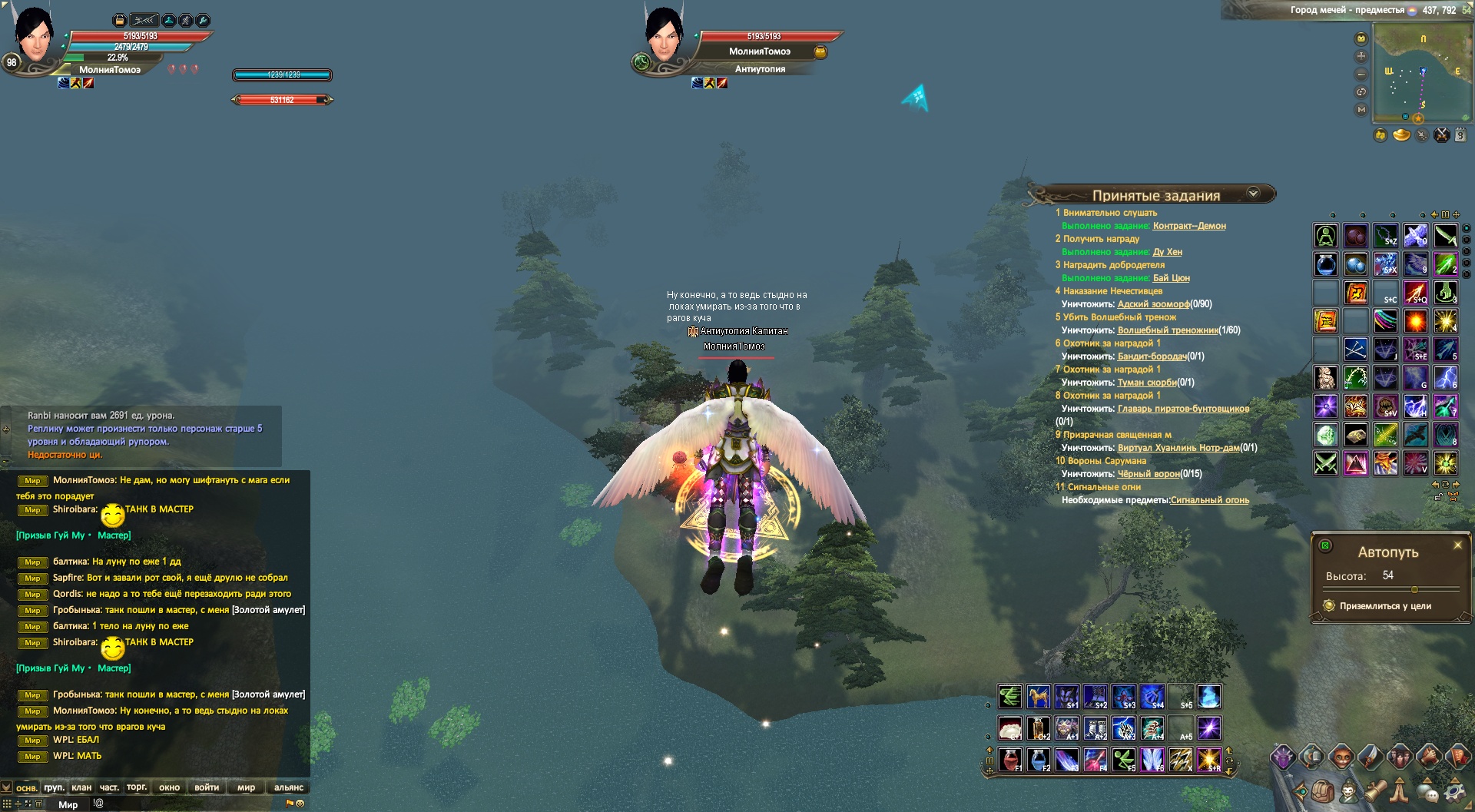
Task: Click the МолнияТомоэ target portrait
Action: click(x=664, y=37)
